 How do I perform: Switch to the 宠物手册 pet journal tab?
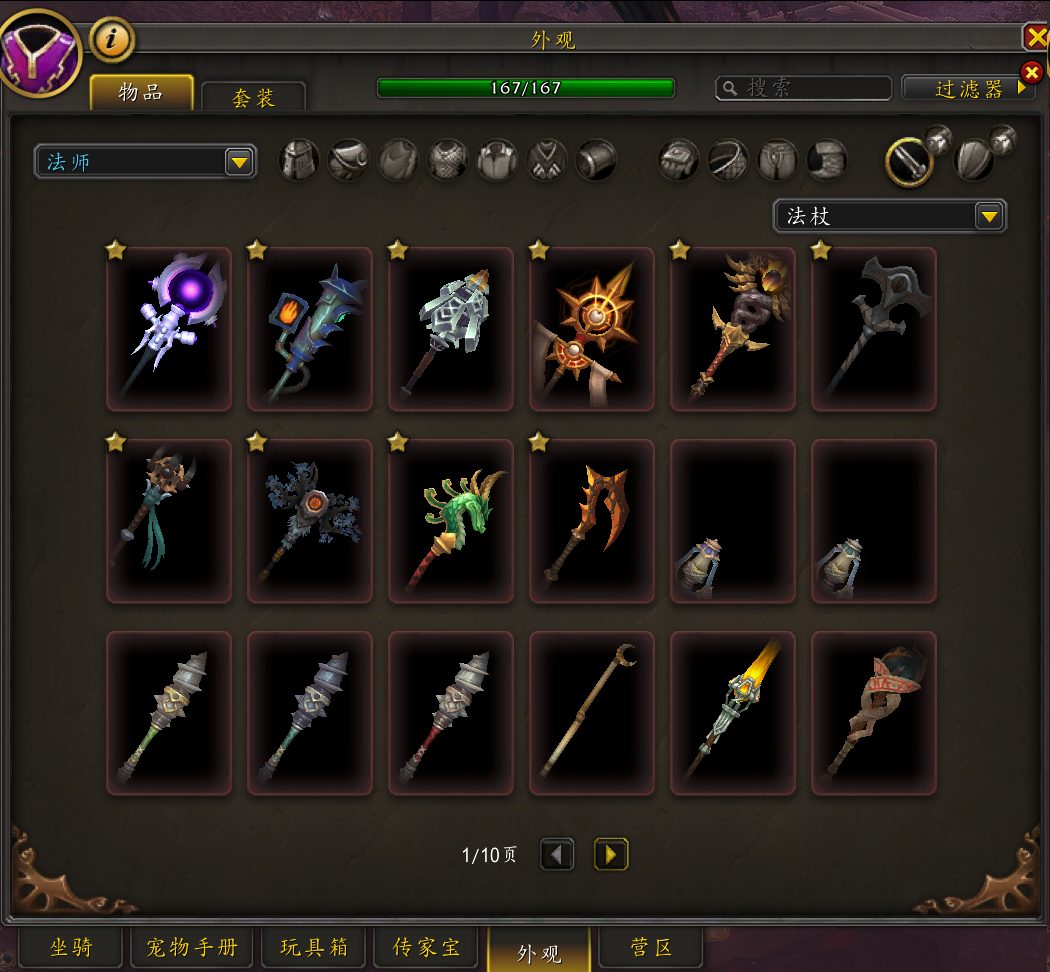pyautogui.click(x=192, y=948)
